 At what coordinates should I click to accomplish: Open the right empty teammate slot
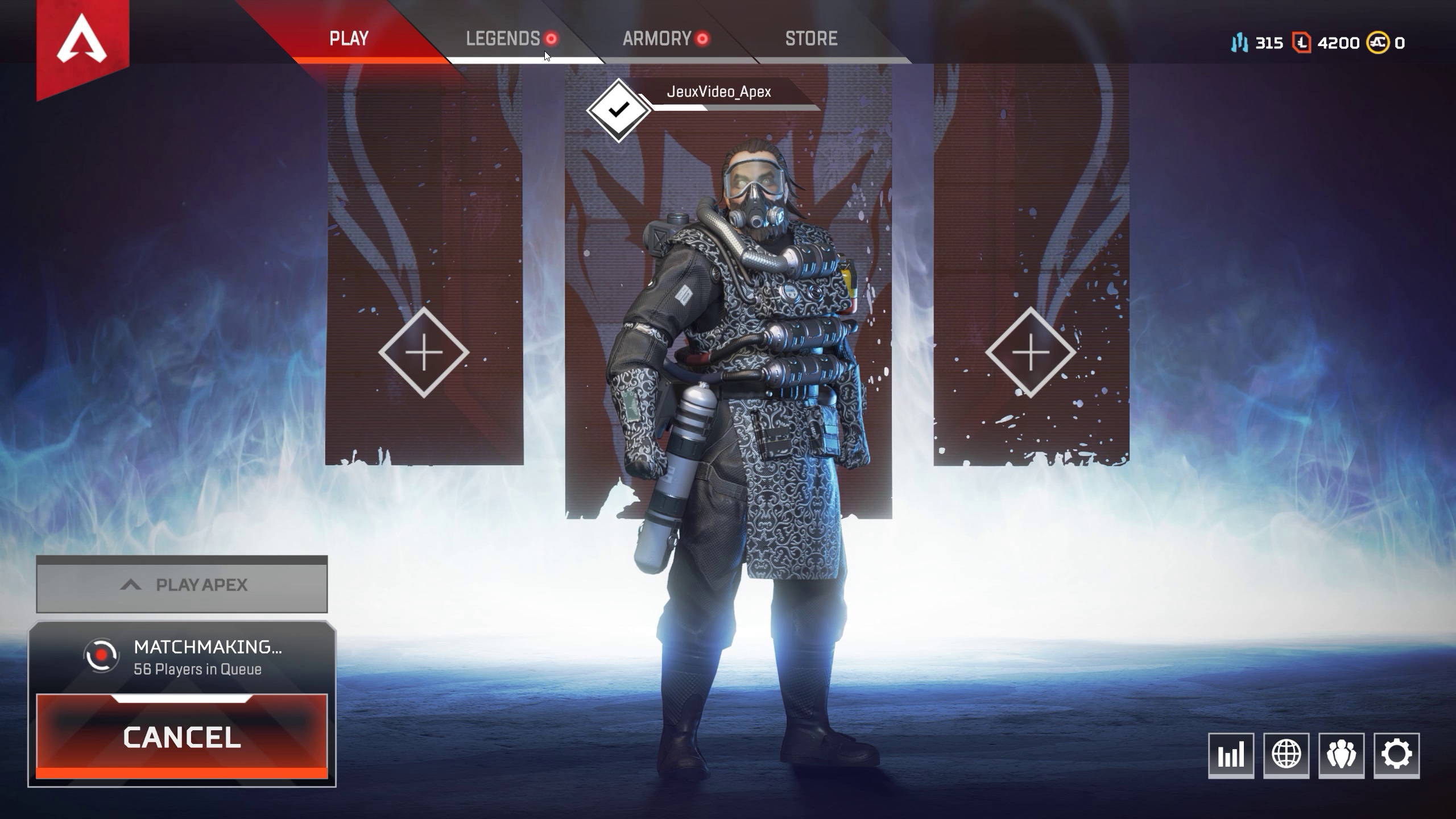pyautogui.click(x=1031, y=353)
